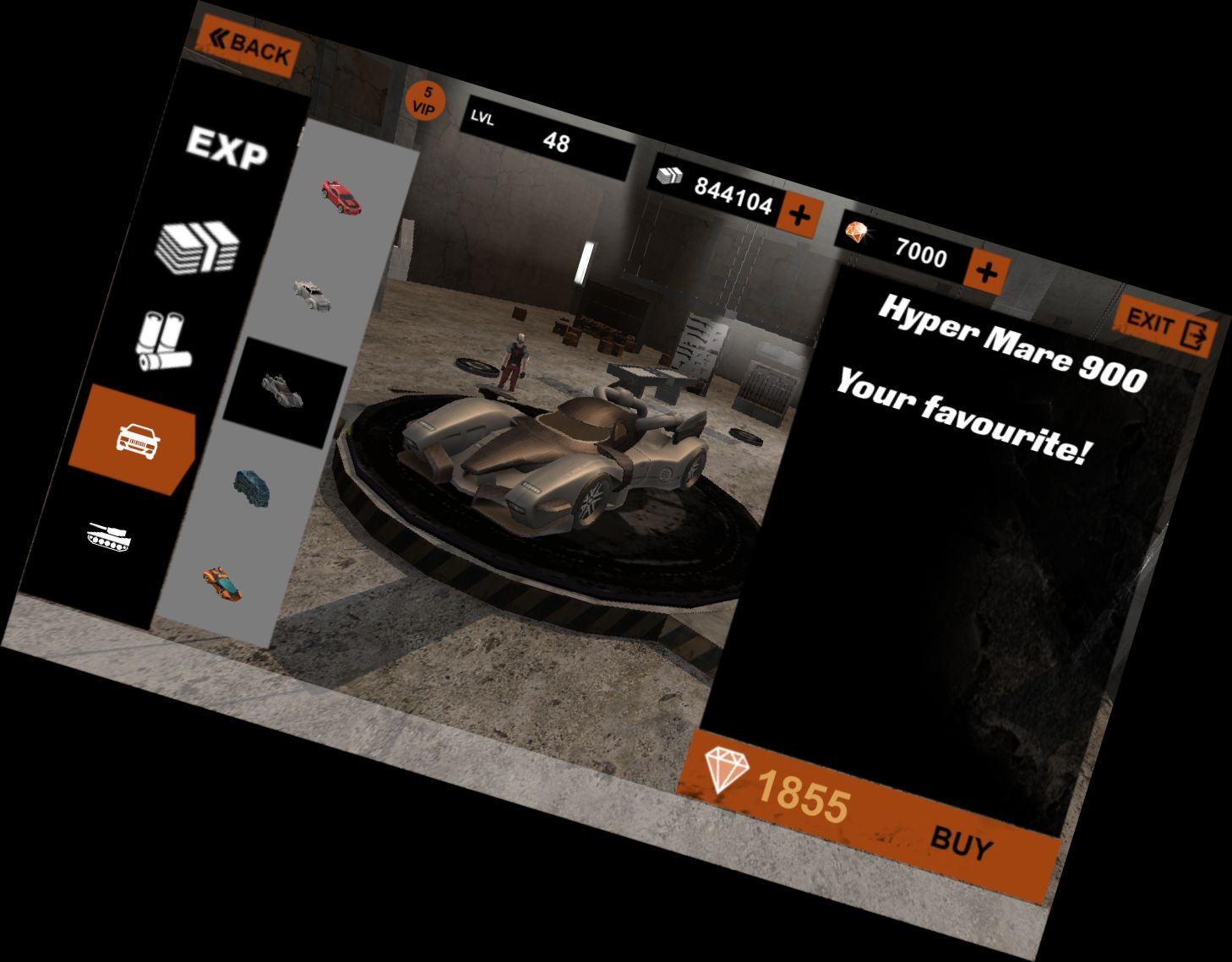Add more gems with the plus button
This screenshot has height=962, width=1232.
click(x=986, y=273)
